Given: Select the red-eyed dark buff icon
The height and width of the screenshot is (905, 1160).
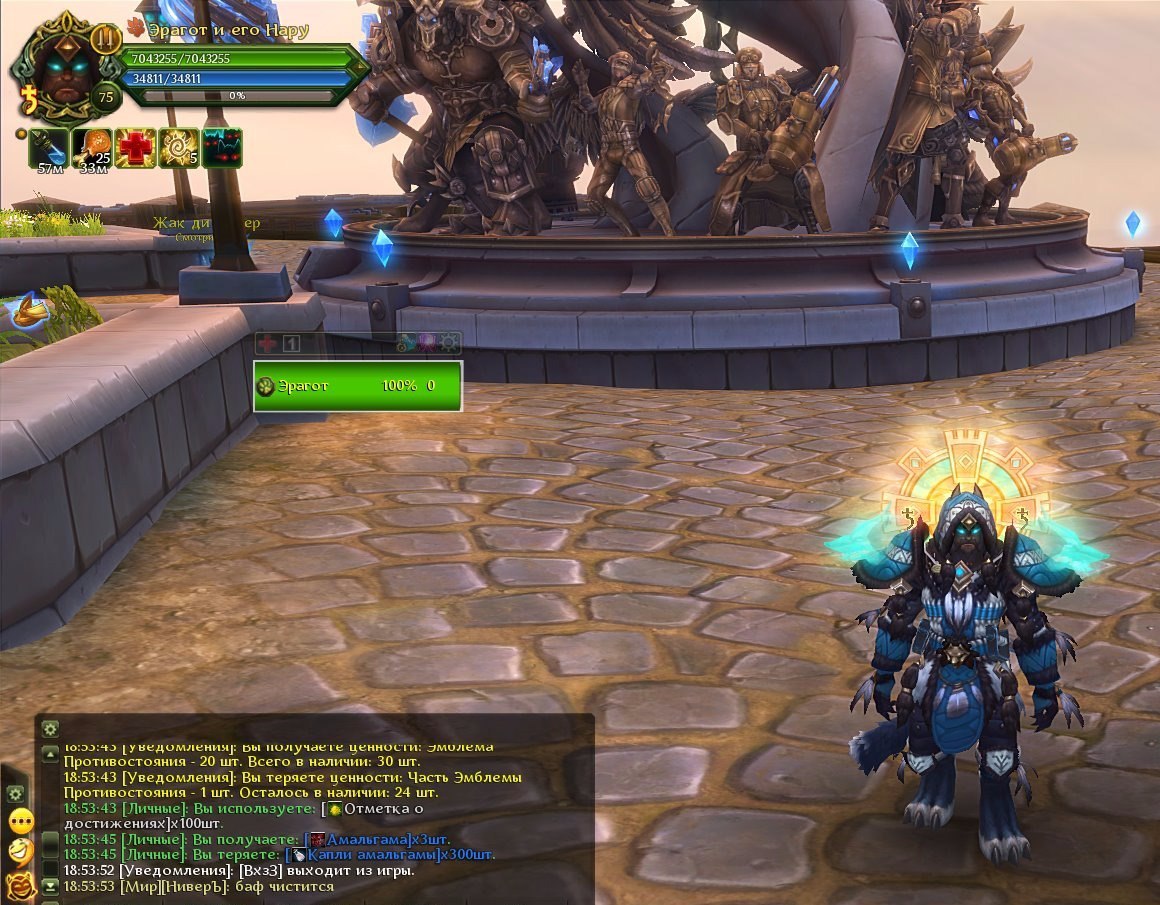Looking at the screenshot, I should pos(222,147).
